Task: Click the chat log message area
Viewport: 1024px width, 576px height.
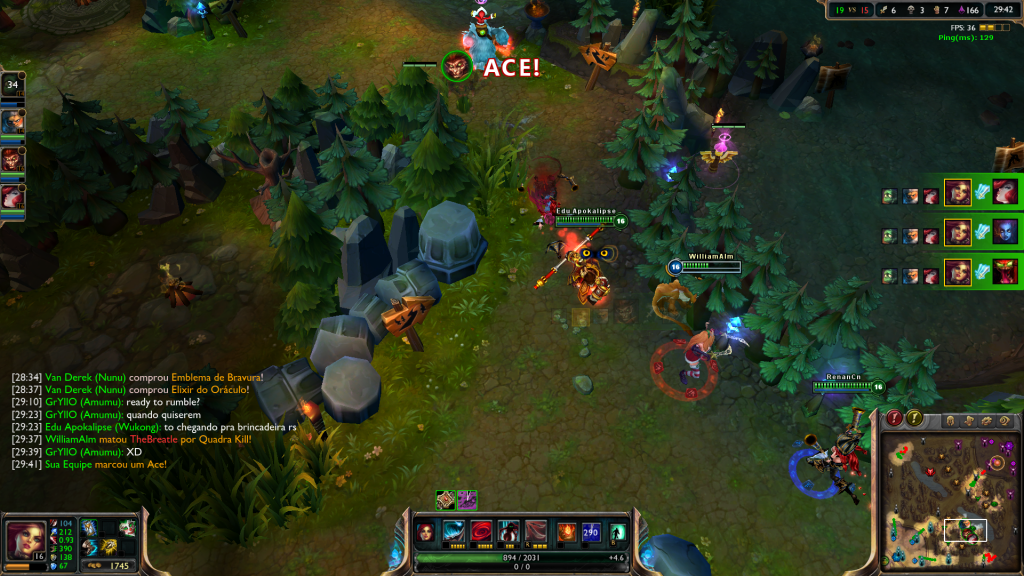Action: [x=140, y=421]
